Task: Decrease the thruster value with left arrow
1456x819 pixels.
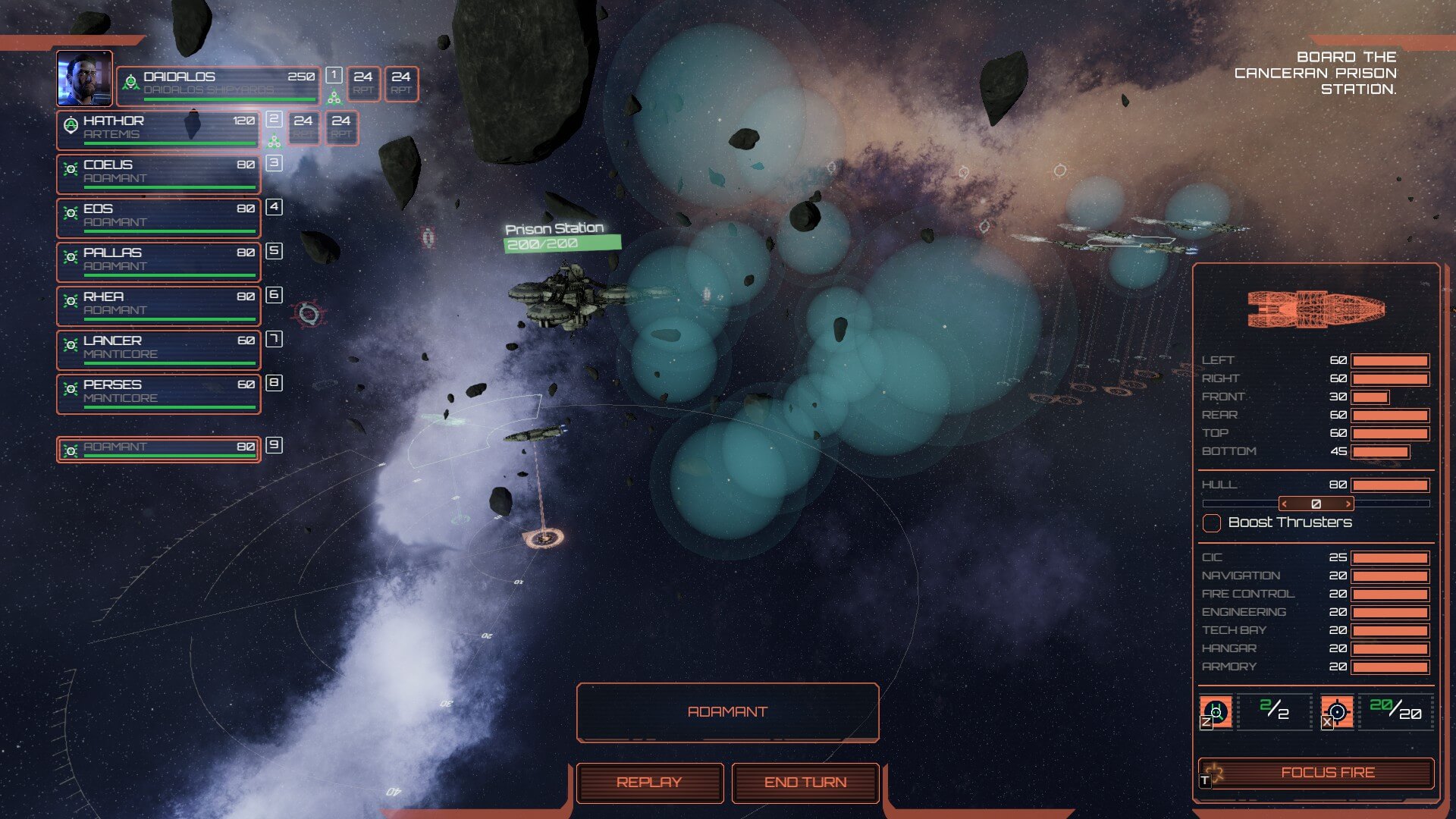Action: pos(1285,504)
